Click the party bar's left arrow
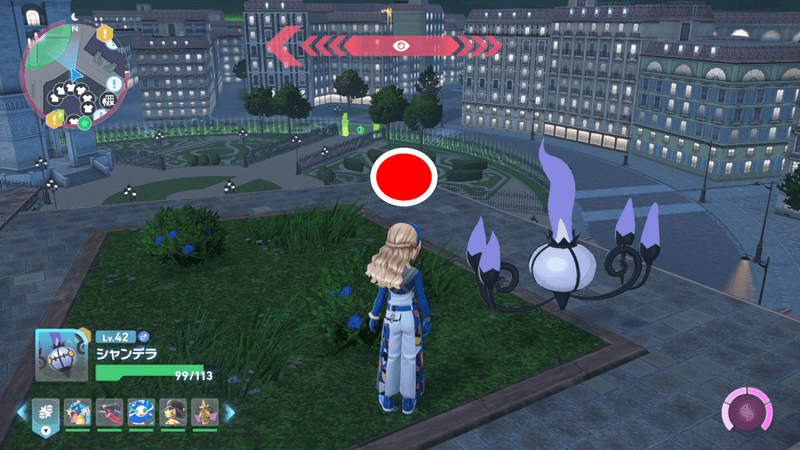Image resolution: width=800 pixels, height=450 pixels. pos(20,412)
